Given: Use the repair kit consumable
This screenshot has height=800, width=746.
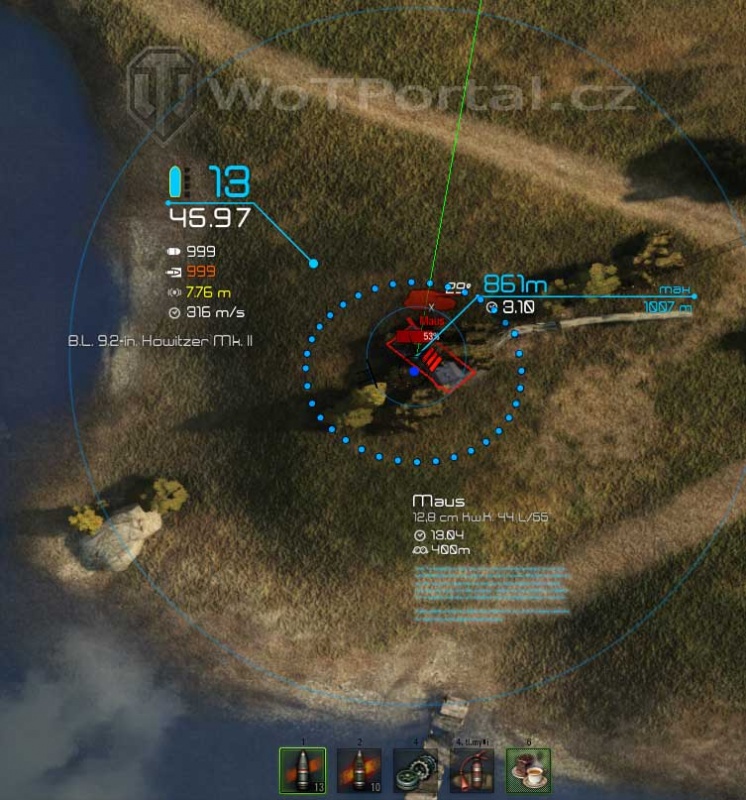Looking at the screenshot, I should pos(416,772).
